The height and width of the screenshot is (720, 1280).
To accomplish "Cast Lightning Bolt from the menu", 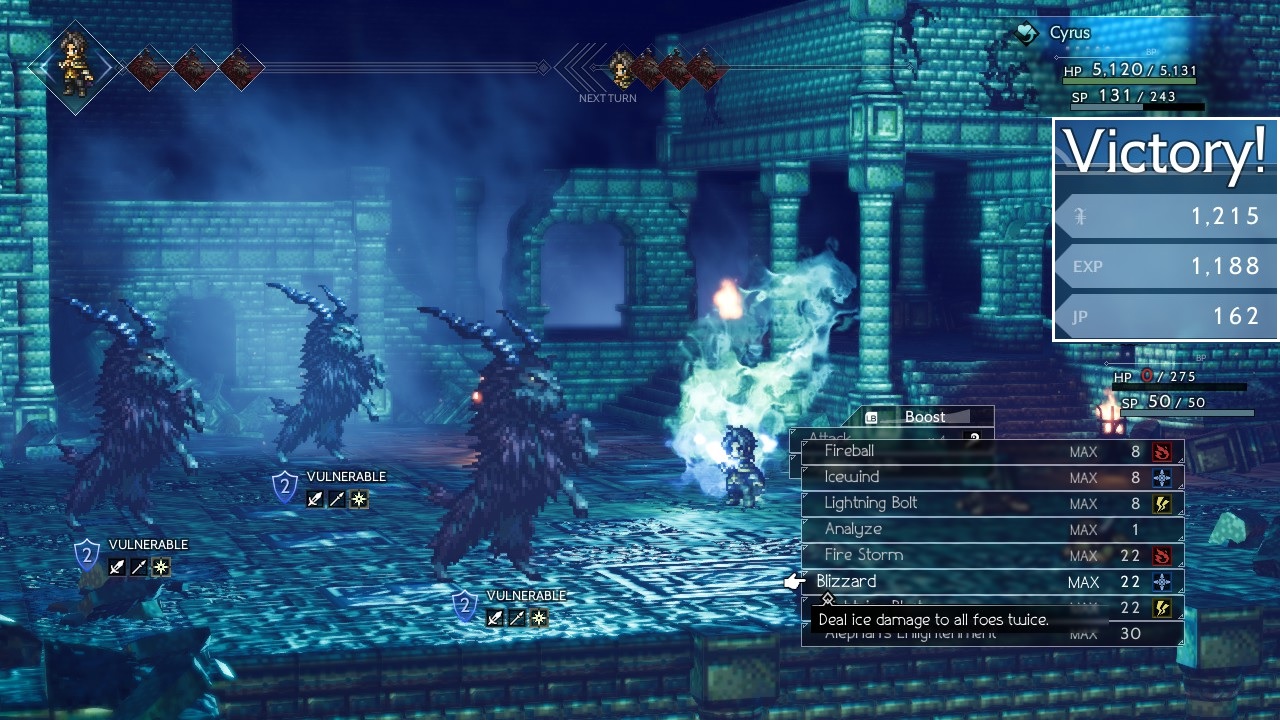I will pyautogui.click(x=870, y=503).
